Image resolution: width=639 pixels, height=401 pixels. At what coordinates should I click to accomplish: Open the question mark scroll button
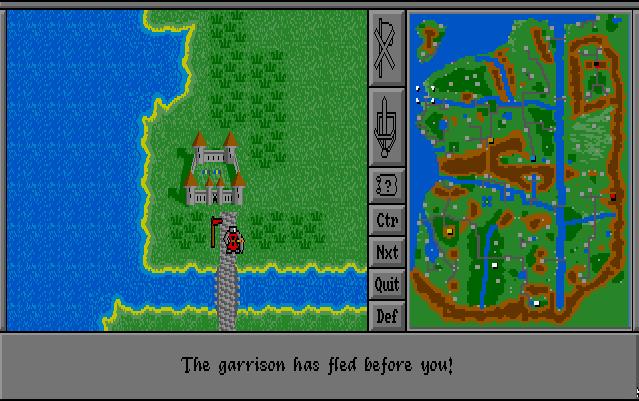click(386, 185)
